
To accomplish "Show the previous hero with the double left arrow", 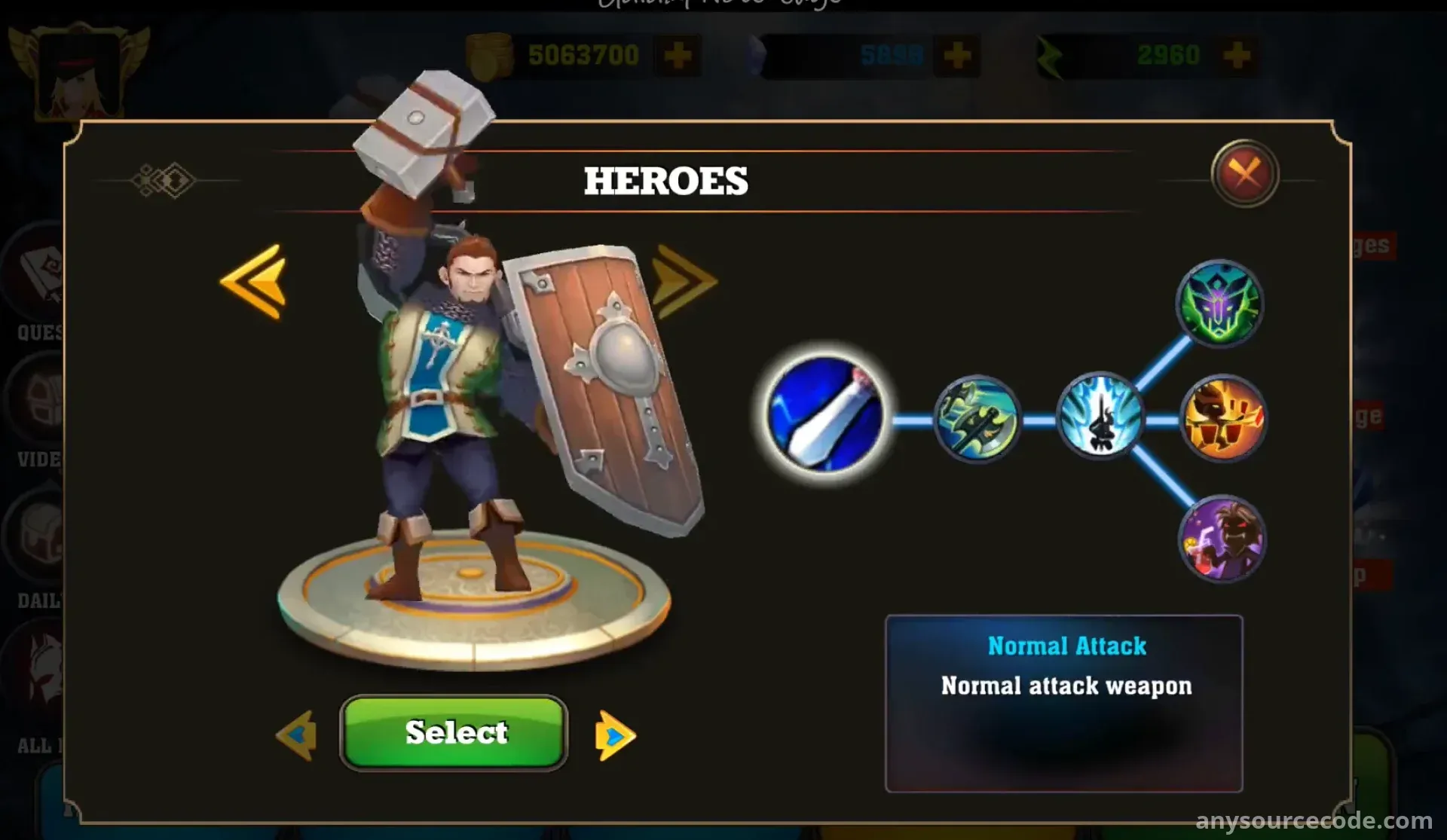I will pyautogui.click(x=254, y=282).
